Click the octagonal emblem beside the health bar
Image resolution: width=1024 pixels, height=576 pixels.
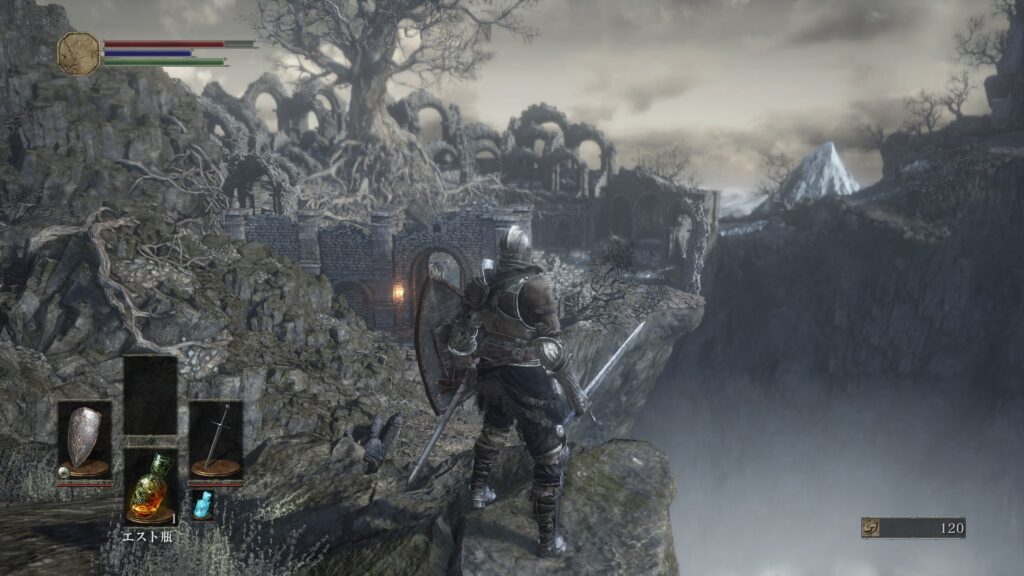pos(79,53)
